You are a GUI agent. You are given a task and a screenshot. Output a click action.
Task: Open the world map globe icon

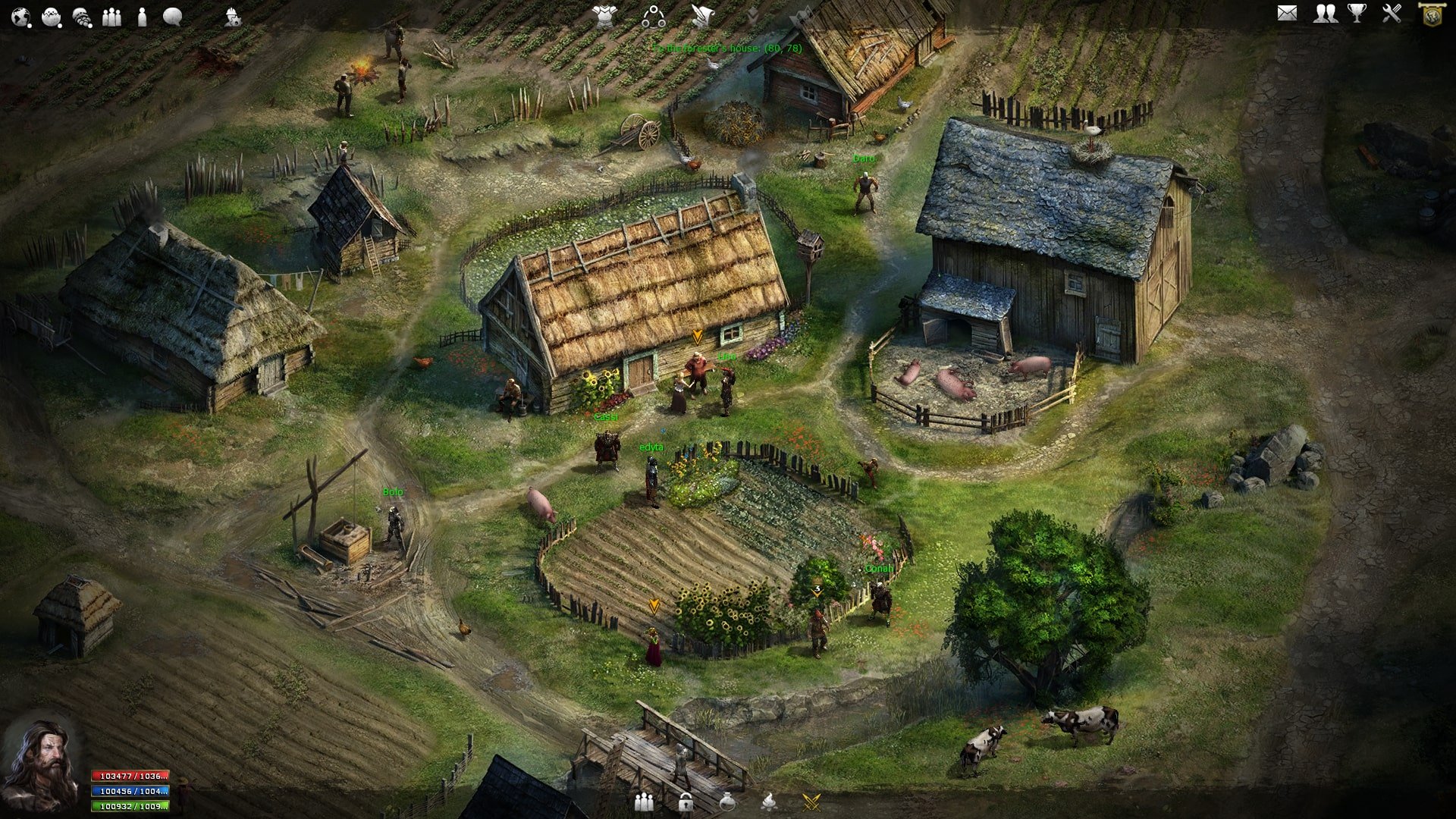(x=20, y=15)
